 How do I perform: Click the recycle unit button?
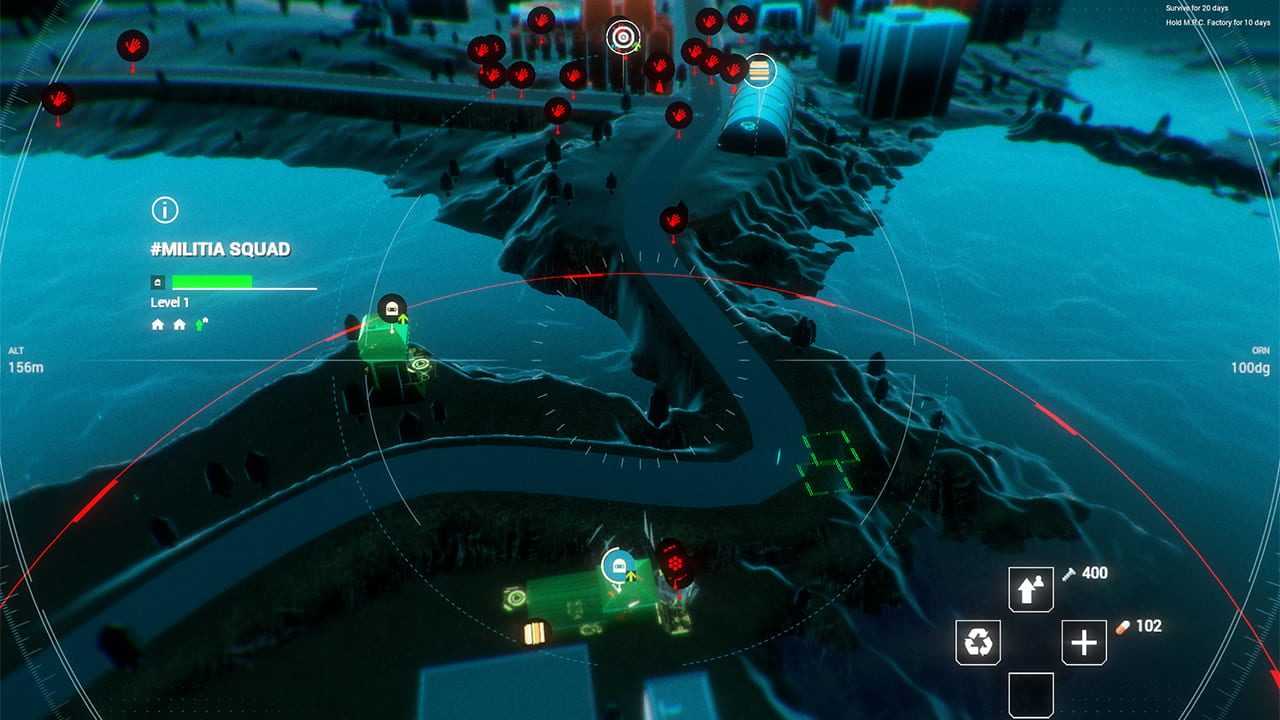point(978,642)
